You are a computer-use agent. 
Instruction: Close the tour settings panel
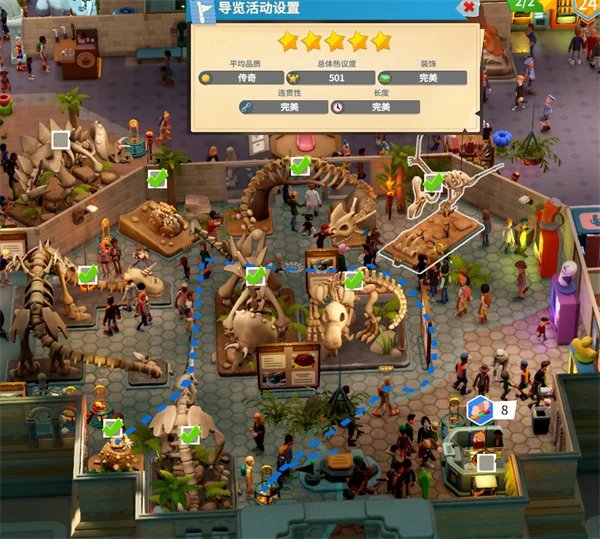(469, 8)
